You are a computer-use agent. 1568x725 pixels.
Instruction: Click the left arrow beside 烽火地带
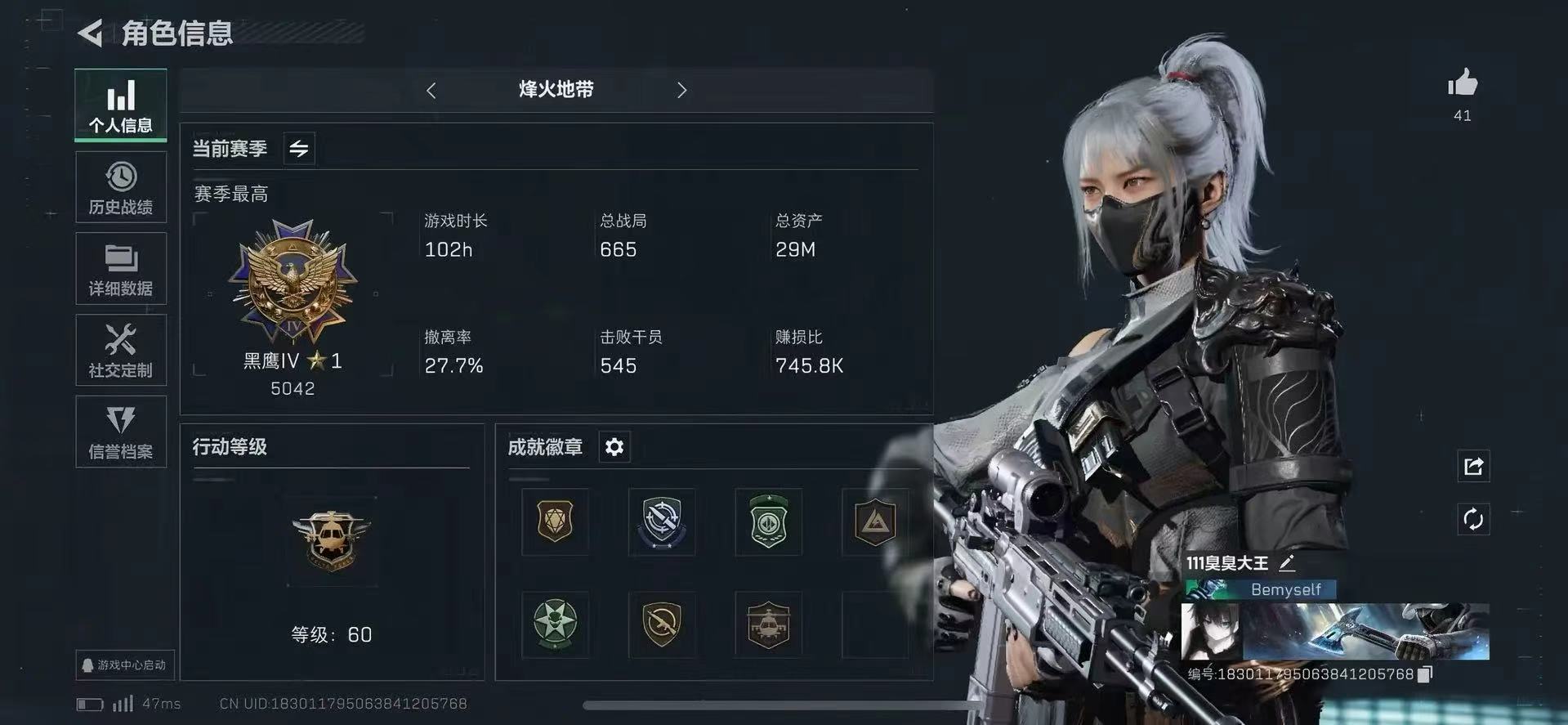coord(431,91)
